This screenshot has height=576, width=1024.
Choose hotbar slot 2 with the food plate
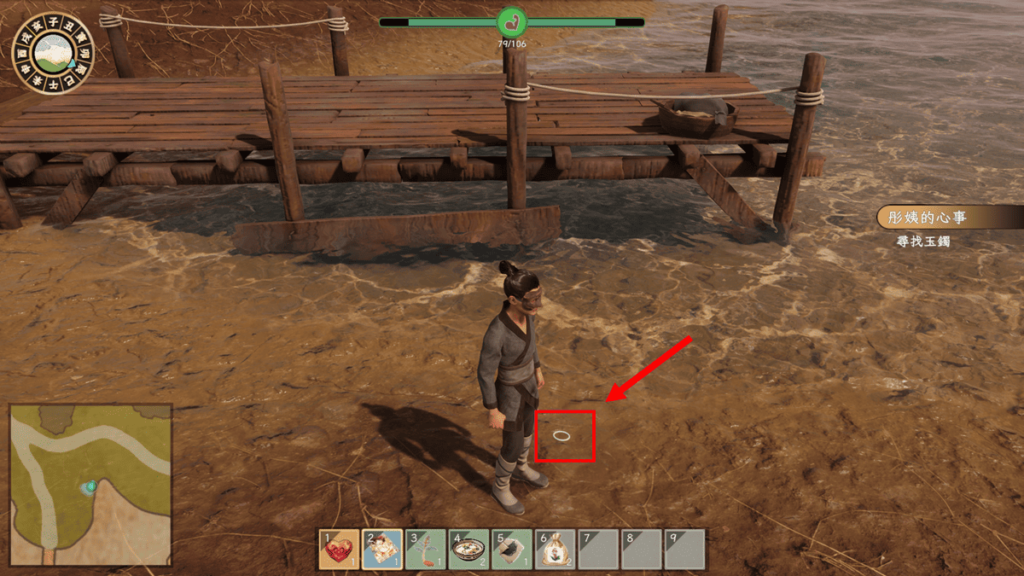(382, 549)
